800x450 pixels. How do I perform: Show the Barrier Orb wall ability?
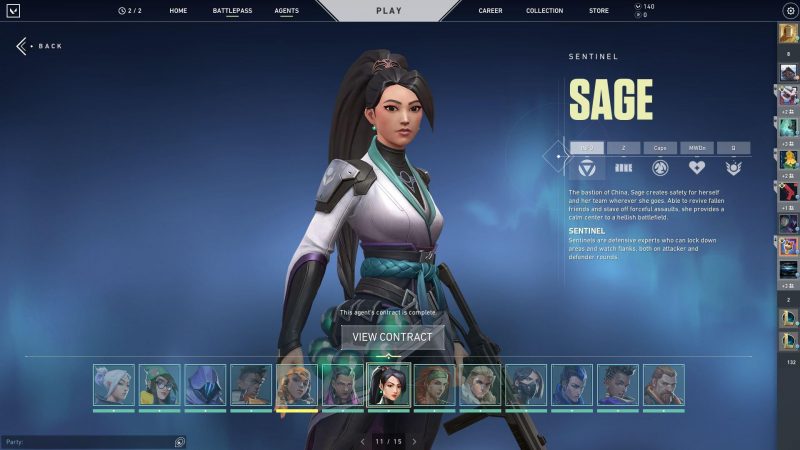point(623,168)
